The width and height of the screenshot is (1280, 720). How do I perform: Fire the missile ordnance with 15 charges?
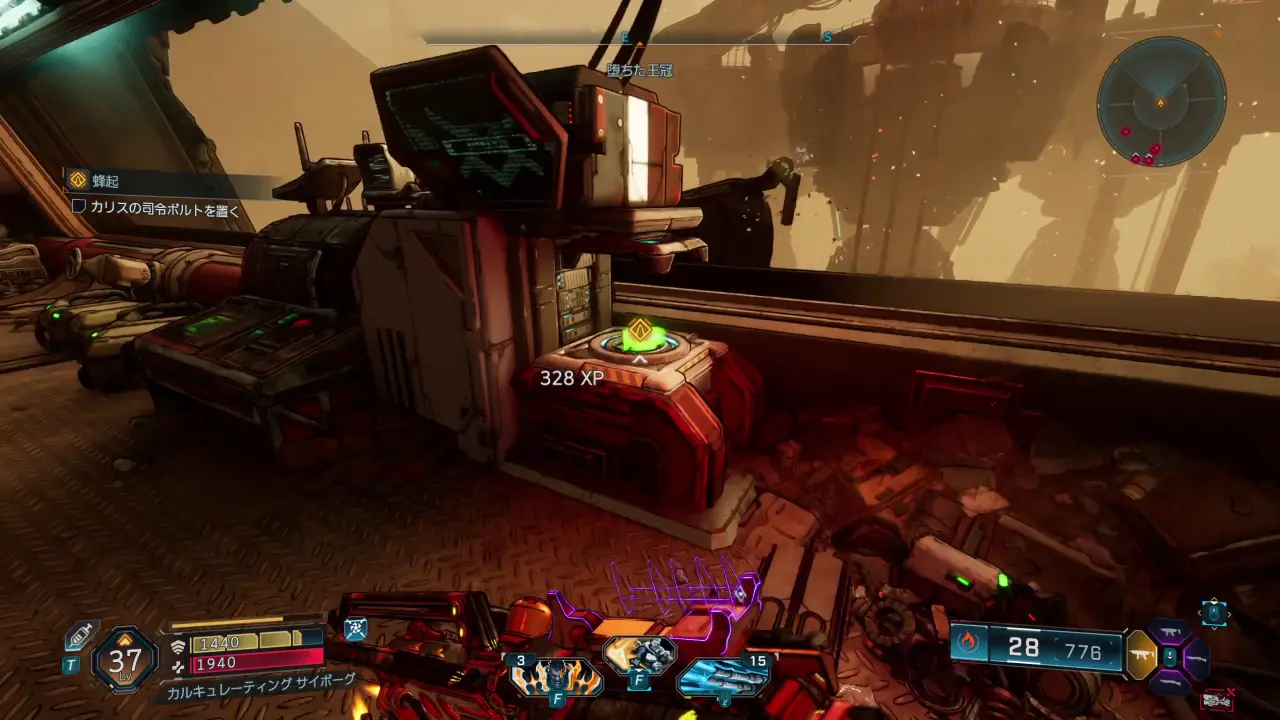coord(723,675)
